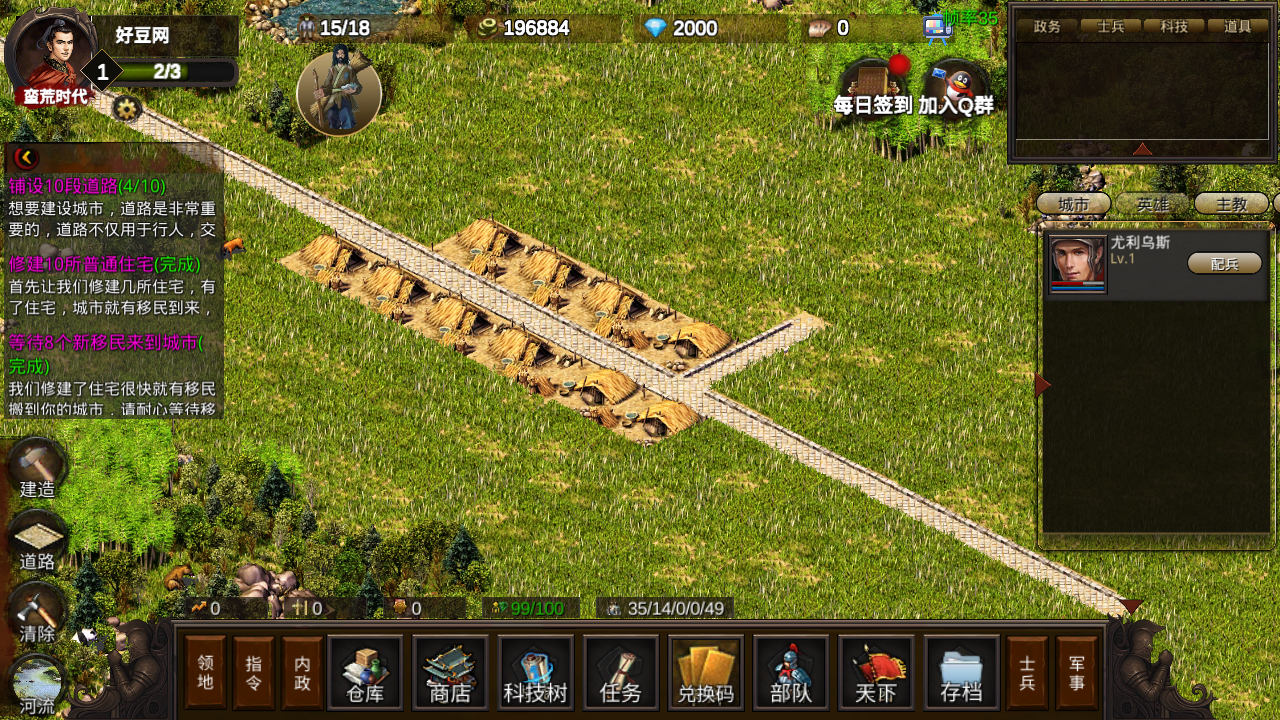Open the 仓库 warehouse
Screen dimensions: 1280x720
coord(365,672)
